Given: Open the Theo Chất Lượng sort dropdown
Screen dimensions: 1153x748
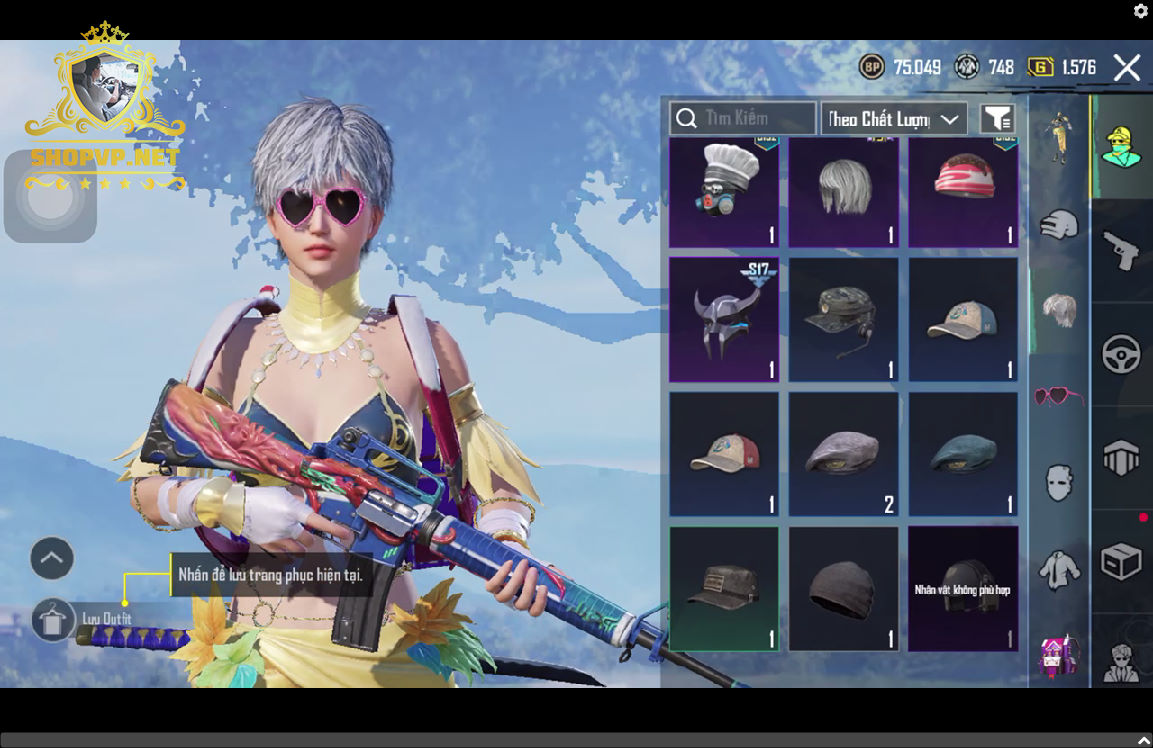Looking at the screenshot, I should pyautogui.click(x=893, y=119).
